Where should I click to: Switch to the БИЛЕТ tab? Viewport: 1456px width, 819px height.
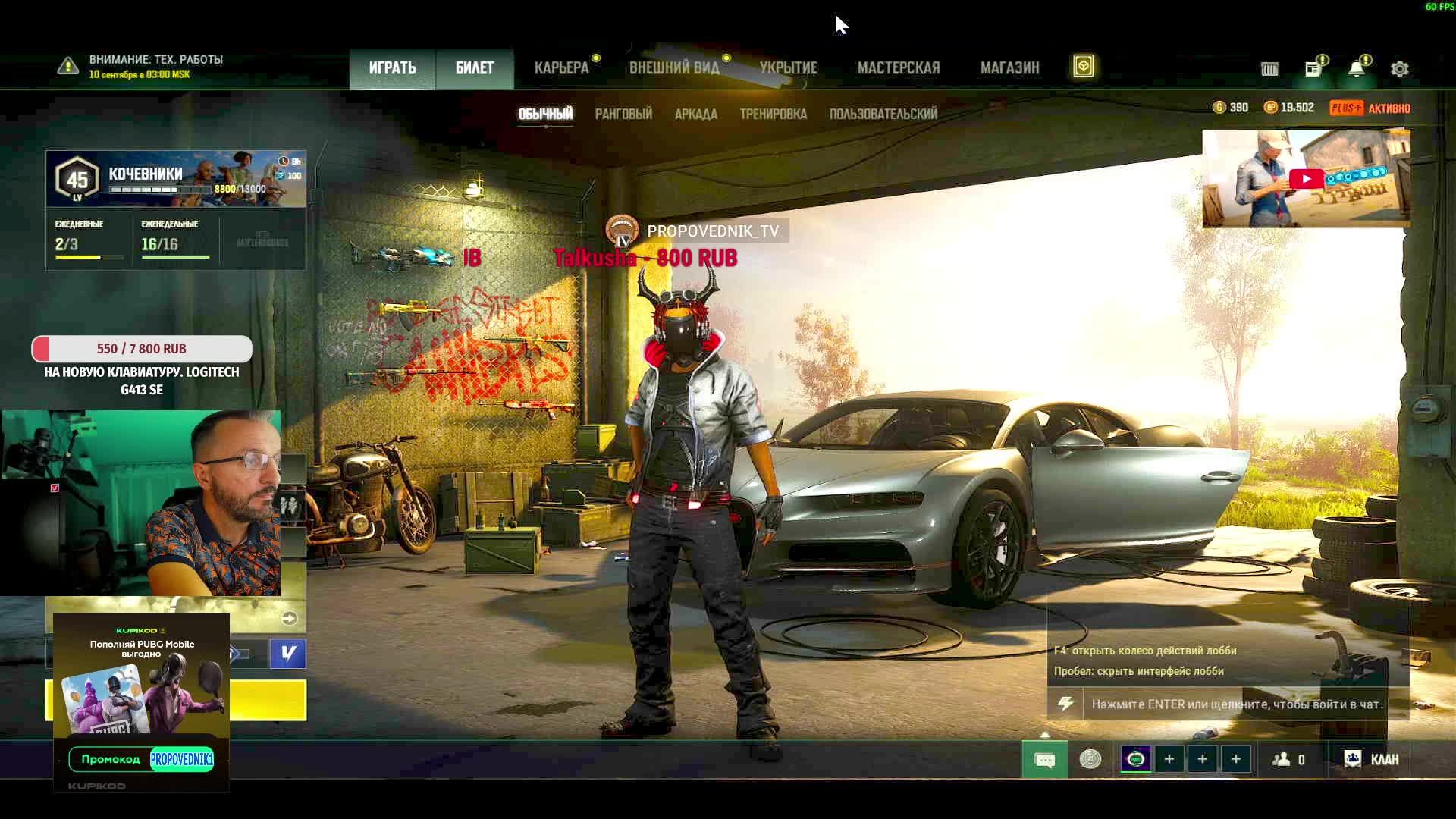pyautogui.click(x=475, y=68)
